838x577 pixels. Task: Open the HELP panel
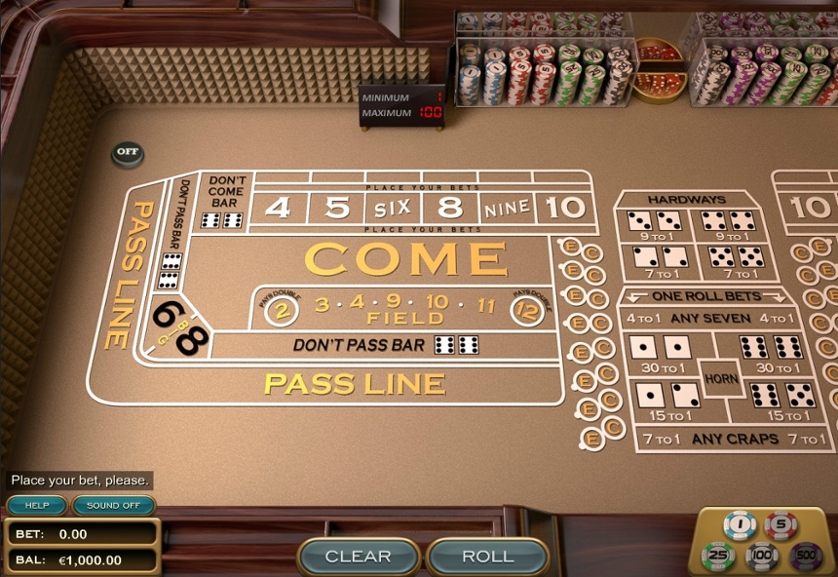(37, 505)
